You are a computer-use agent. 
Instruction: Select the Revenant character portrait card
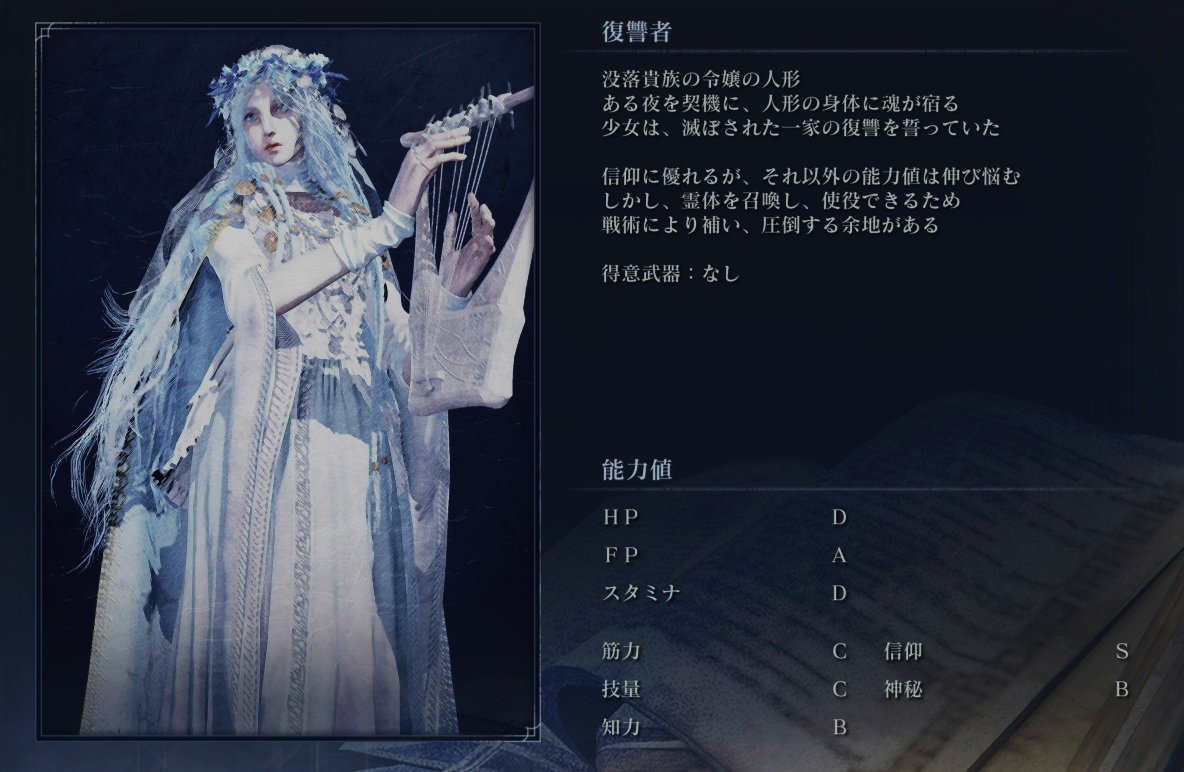[x=287, y=382]
